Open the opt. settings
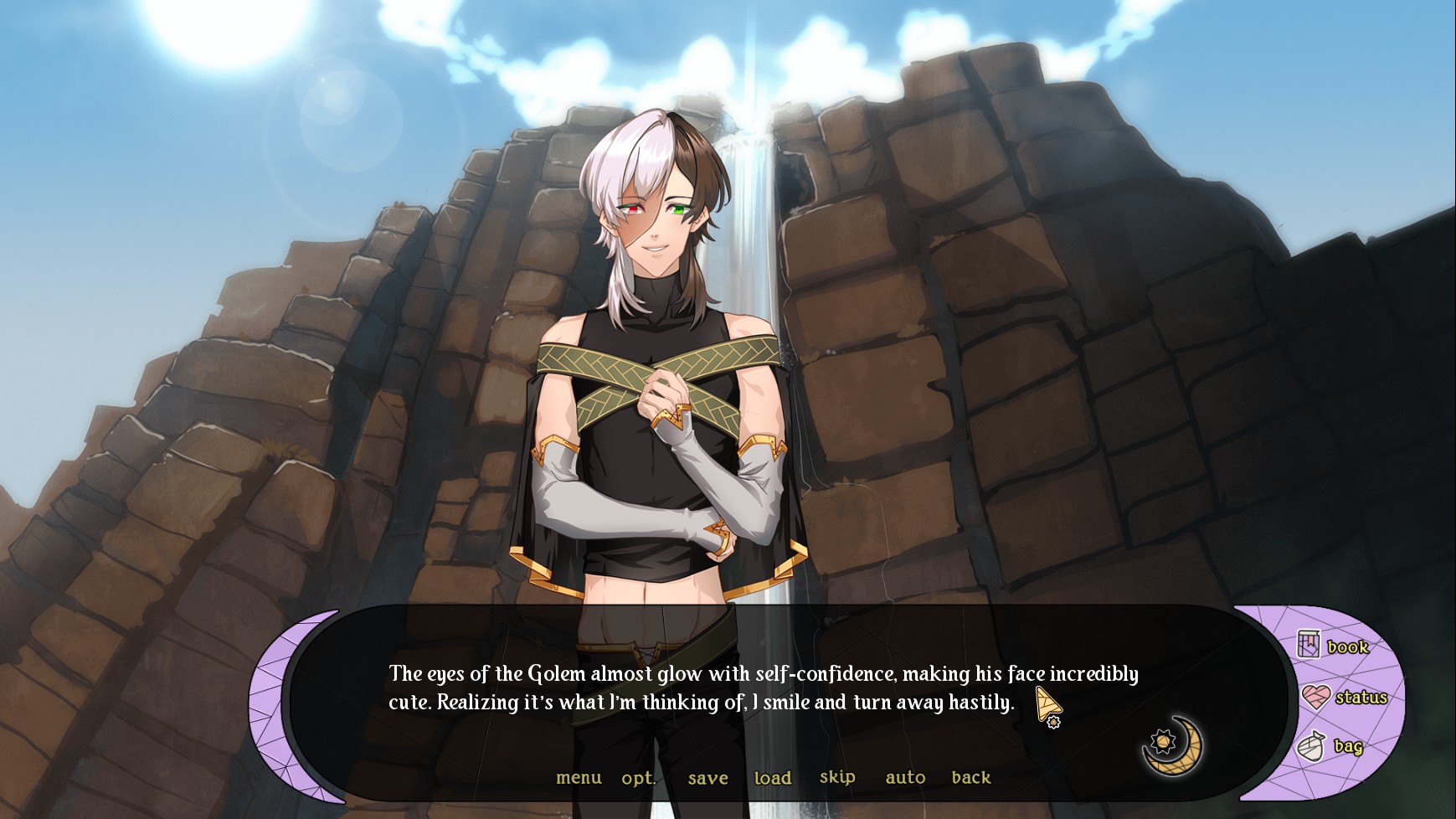 (x=638, y=778)
